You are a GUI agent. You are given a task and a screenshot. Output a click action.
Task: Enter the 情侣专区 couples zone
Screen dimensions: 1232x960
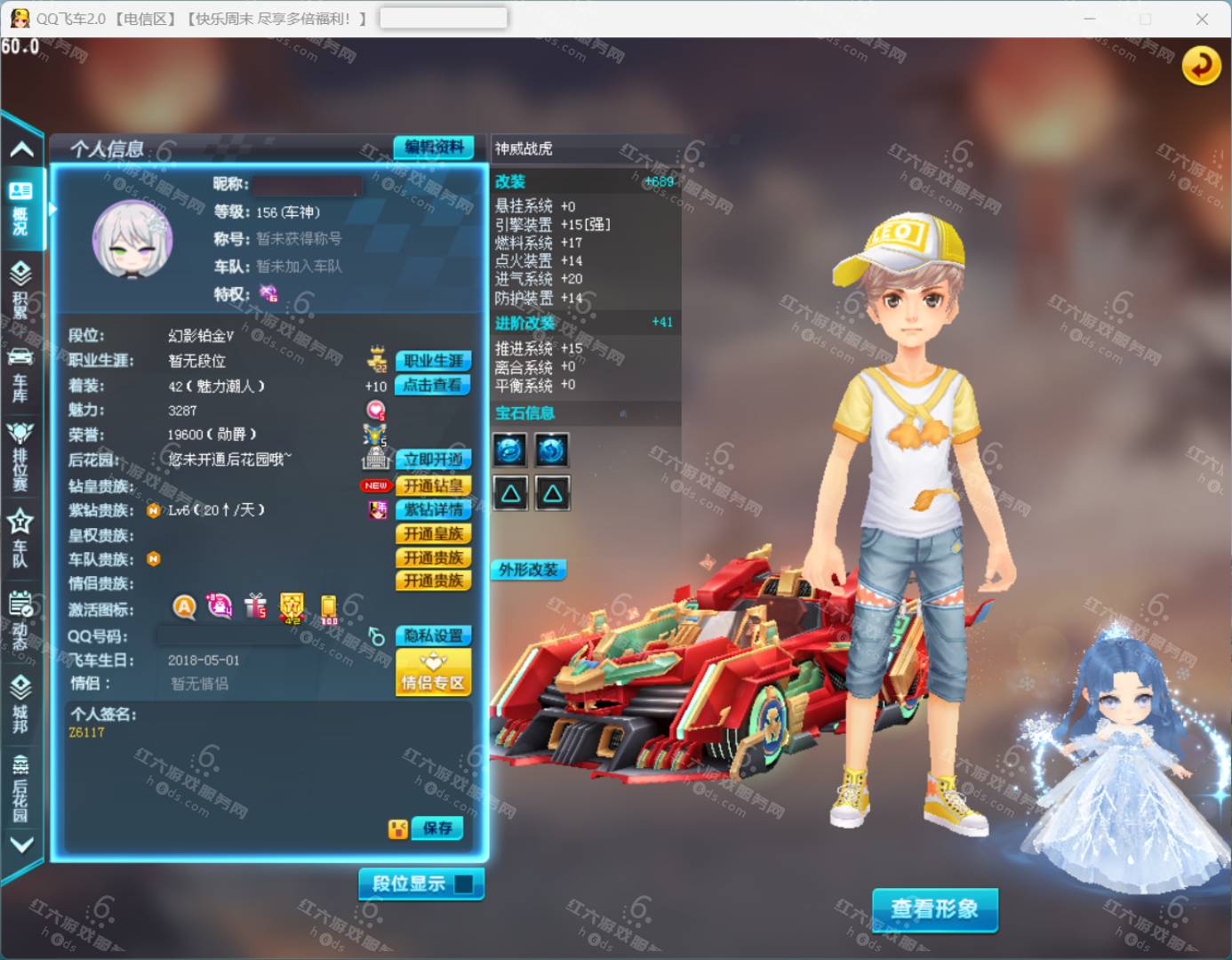tap(433, 672)
